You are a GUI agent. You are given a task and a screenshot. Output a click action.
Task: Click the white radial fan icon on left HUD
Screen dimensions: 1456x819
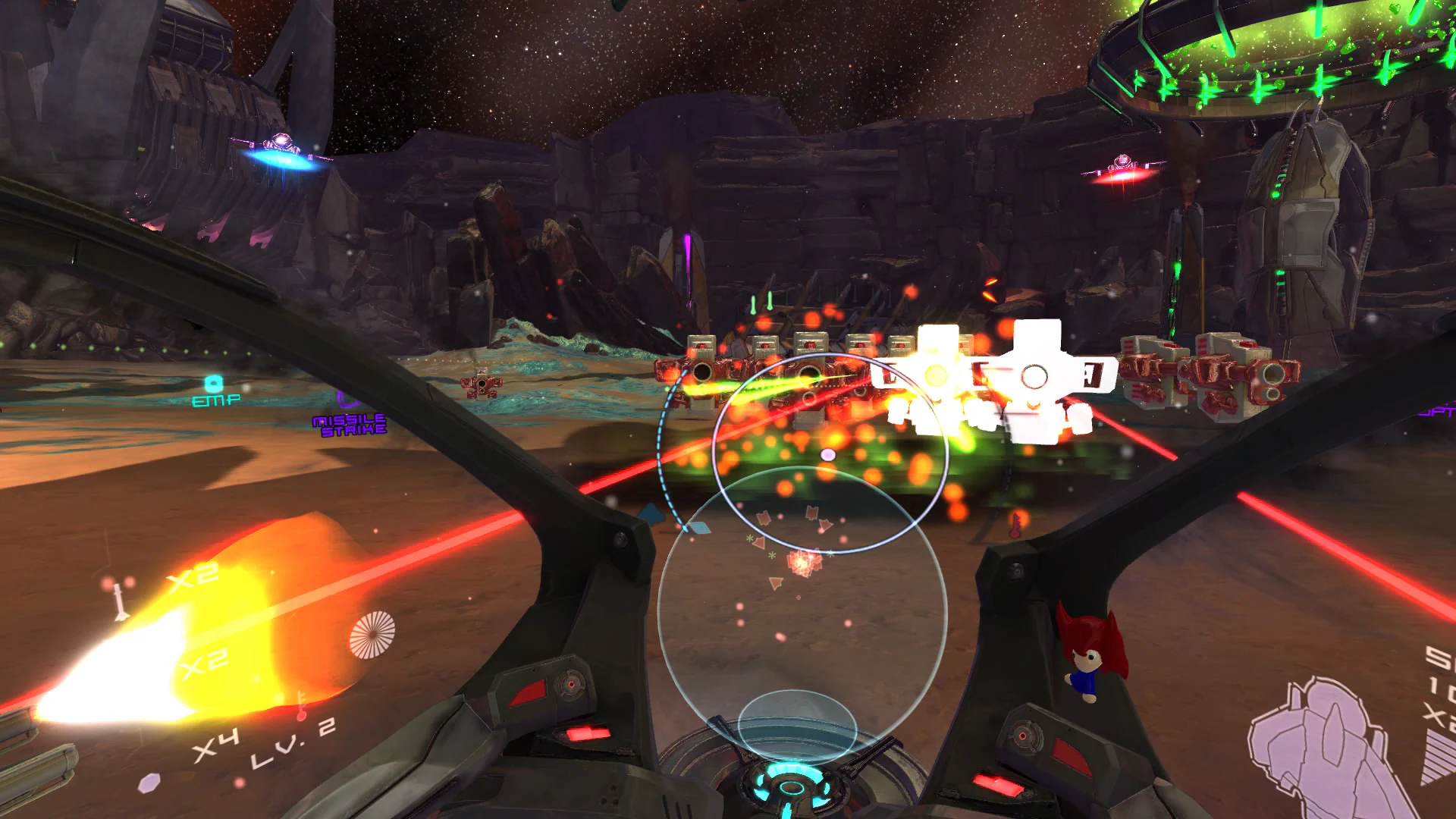(x=373, y=635)
